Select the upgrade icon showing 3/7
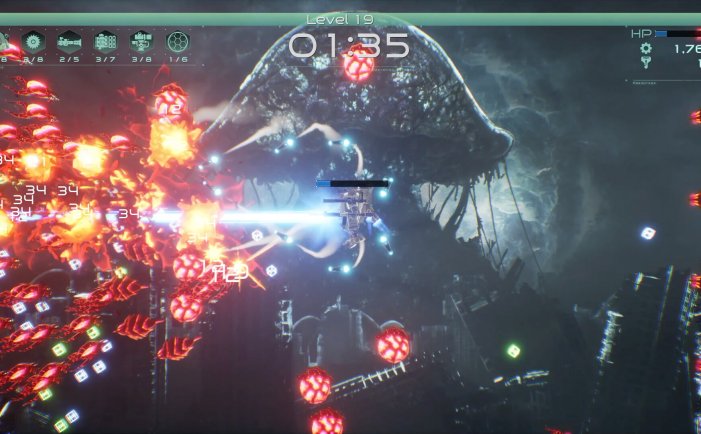 coord(105,41)
